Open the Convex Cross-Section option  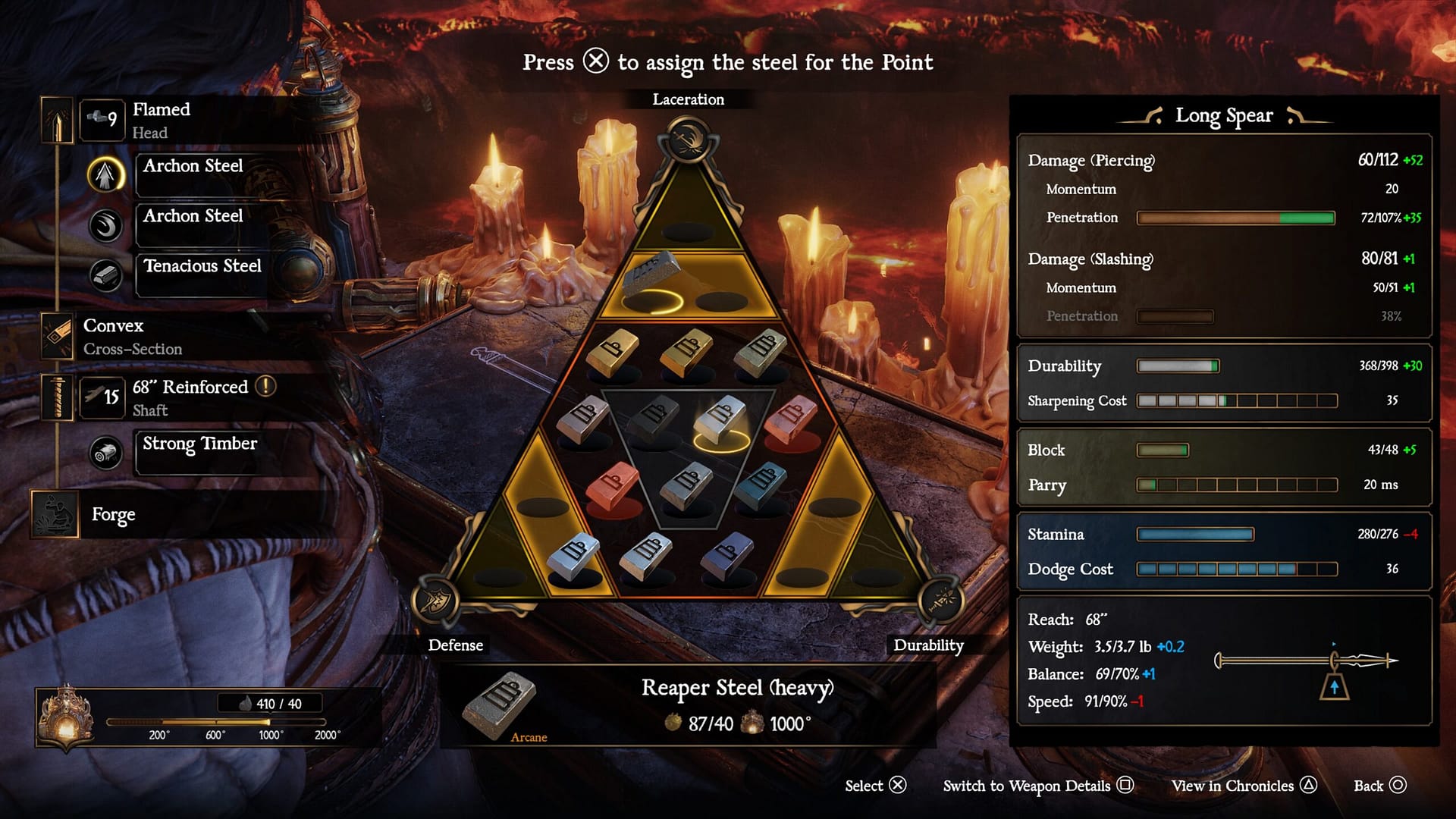(x=133, y=337)
